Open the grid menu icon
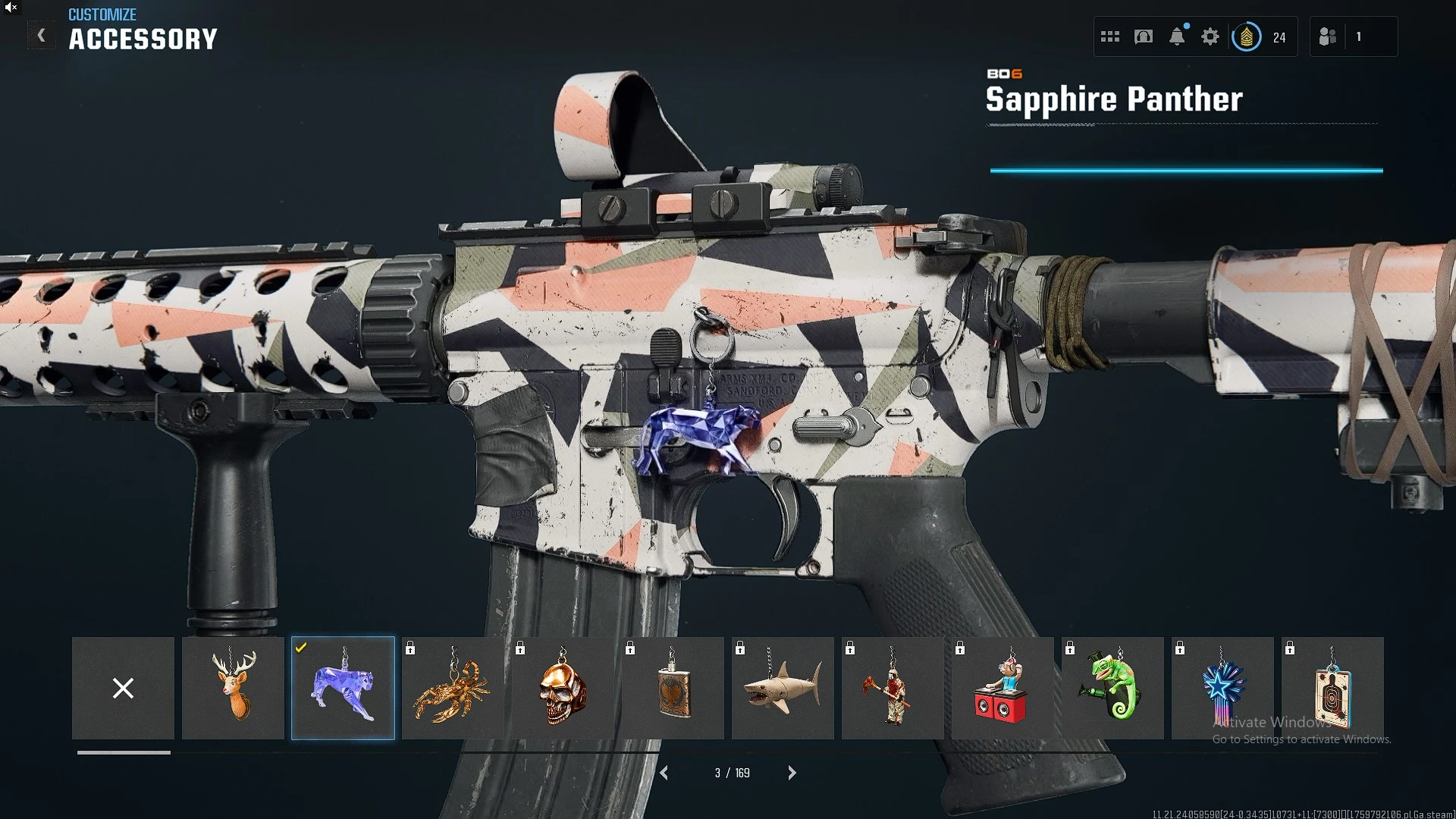The height and width of the screenshot is (819, 1456). pyautogui.click(x=1110, y=36)
